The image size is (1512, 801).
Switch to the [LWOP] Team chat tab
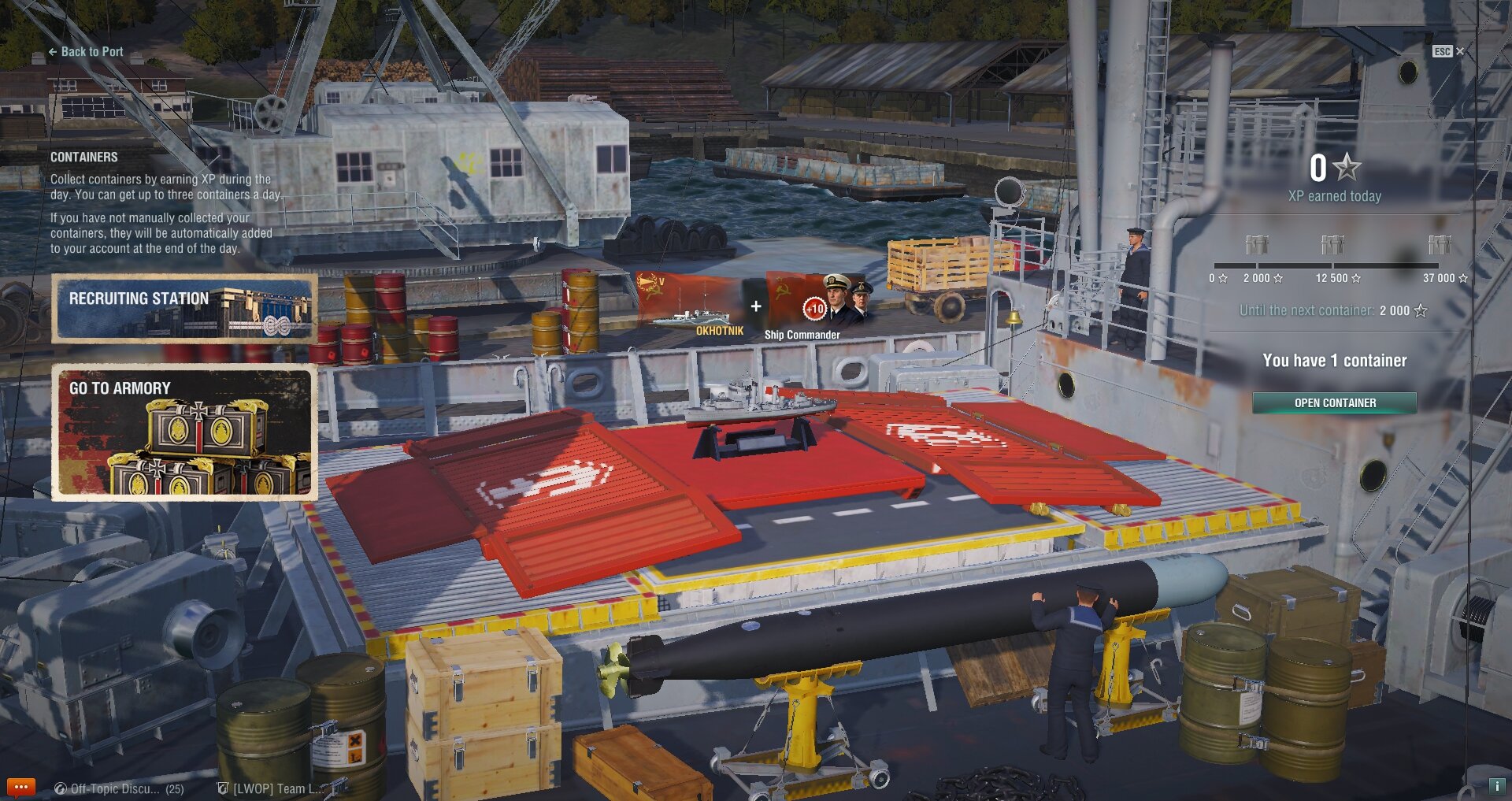(x=272, y=788)
